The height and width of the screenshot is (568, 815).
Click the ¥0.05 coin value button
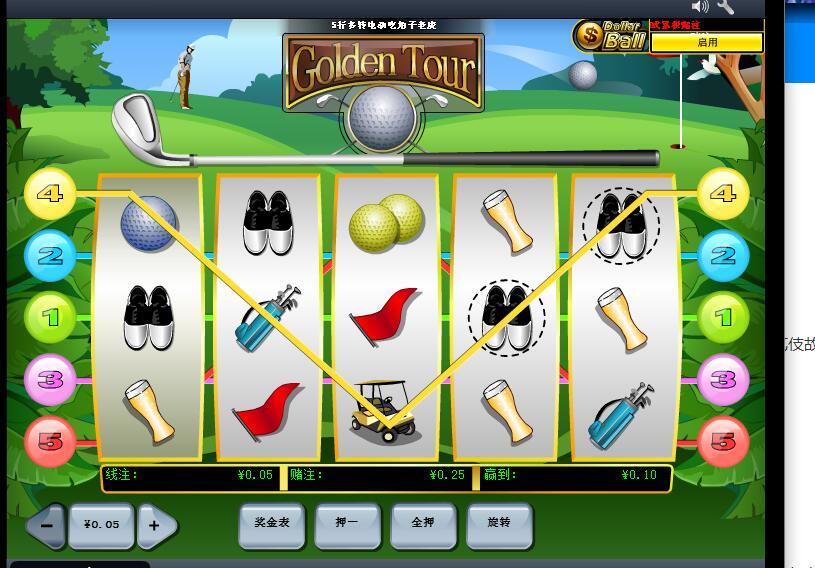[x=101, y=525]
